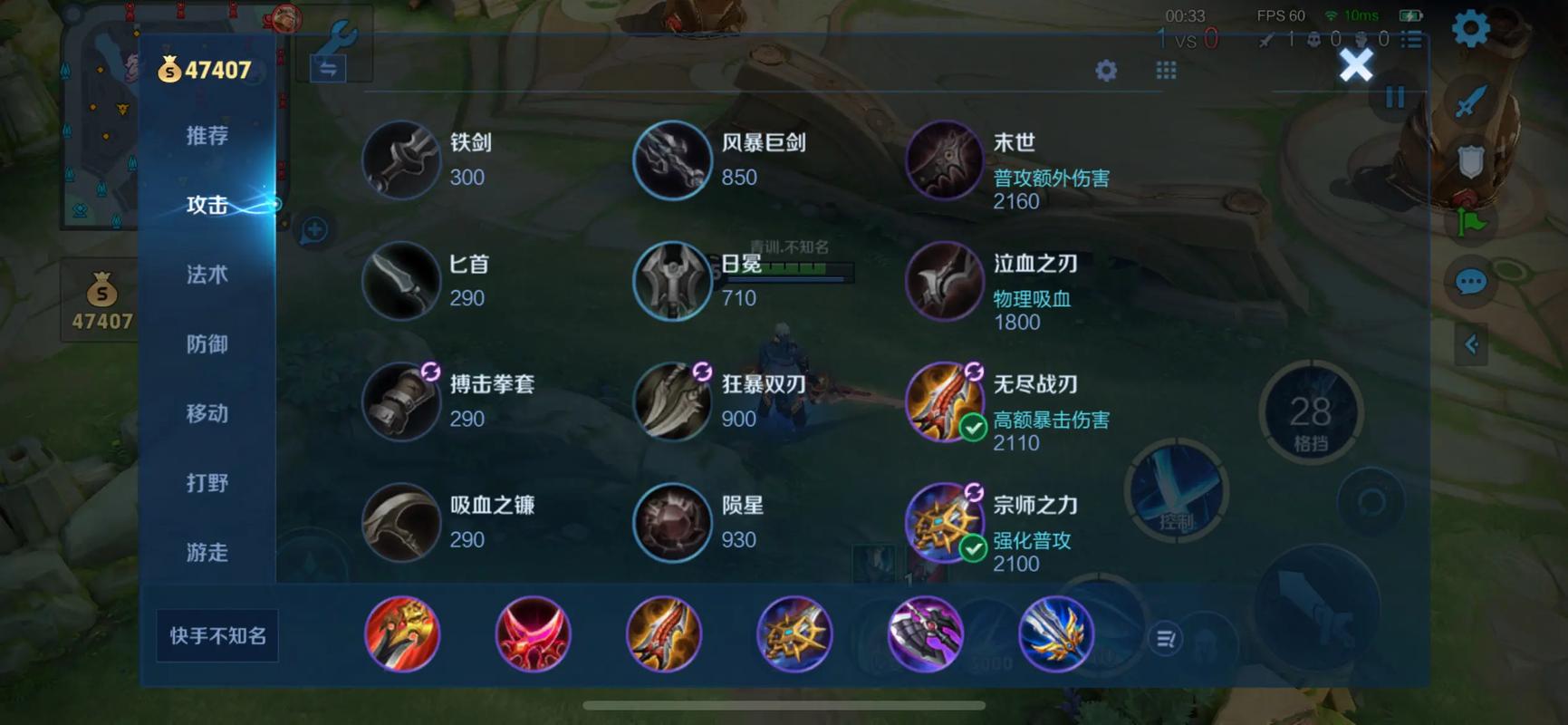Click the 快手不知名 player name button
Viewport: 1568px width, 725px height.
tap(216, 636)
